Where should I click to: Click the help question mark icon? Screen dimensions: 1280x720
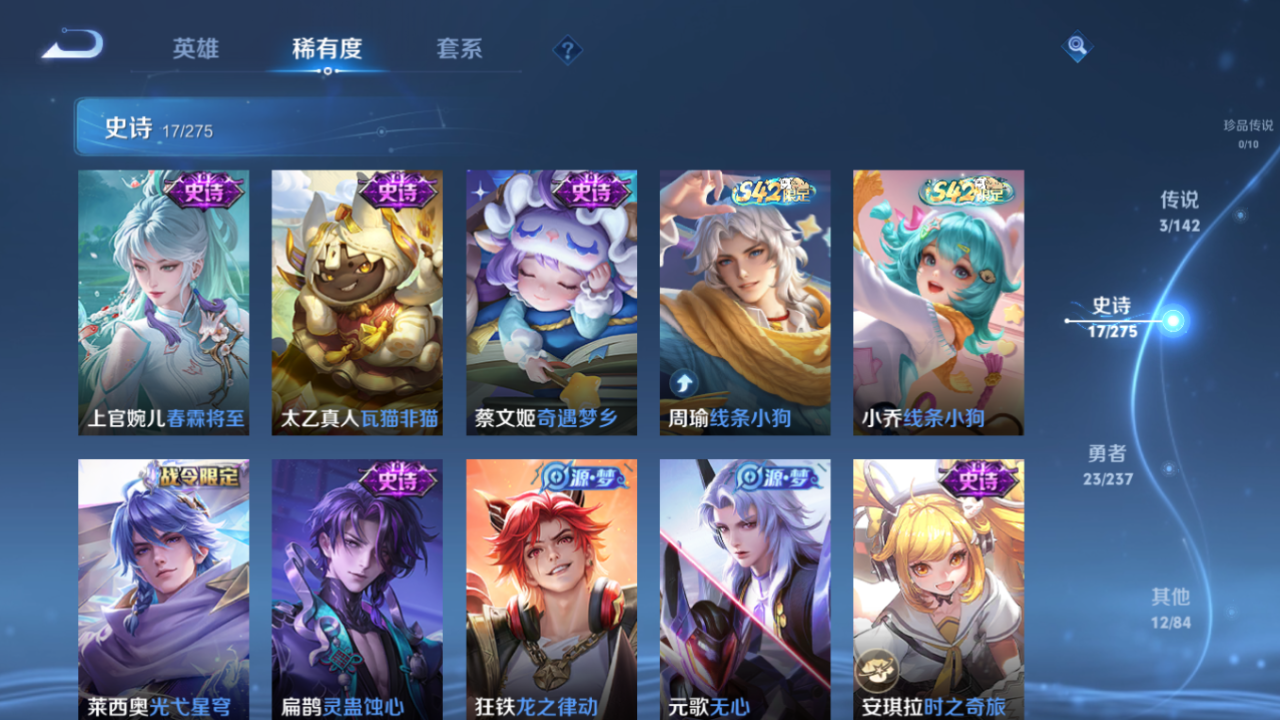pyautogui.click(x=566, y=47)
